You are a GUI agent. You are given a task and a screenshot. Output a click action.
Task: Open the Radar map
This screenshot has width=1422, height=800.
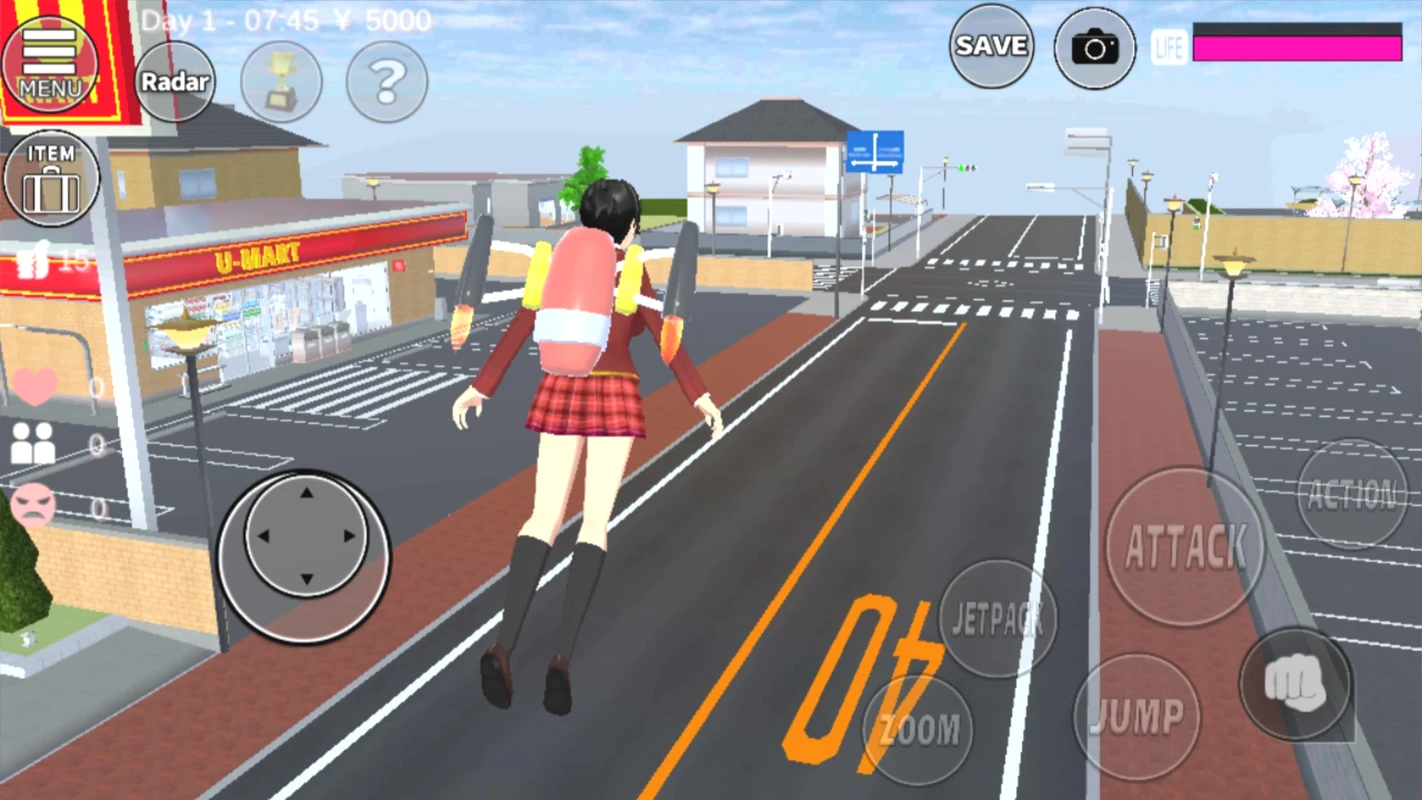(176, 82)
